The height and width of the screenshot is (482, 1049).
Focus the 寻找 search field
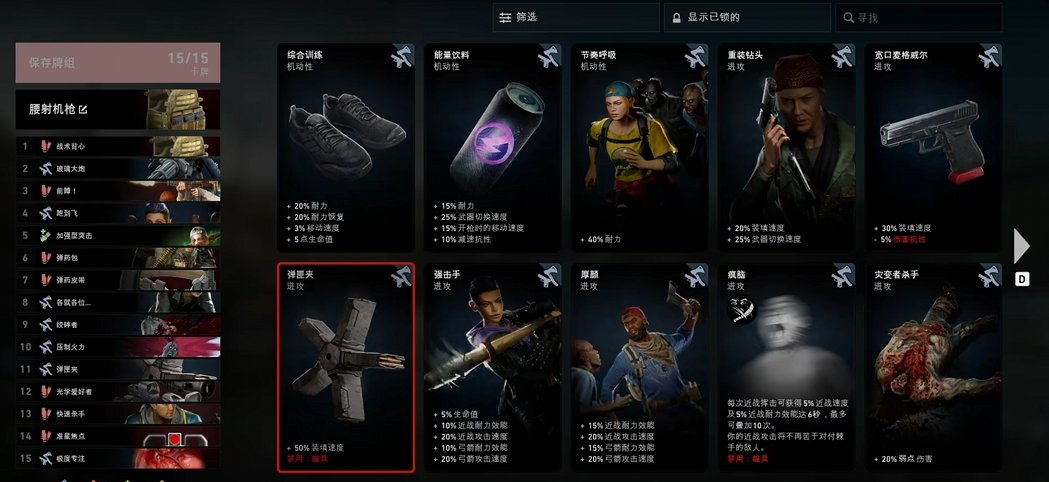tap(918, 17)
